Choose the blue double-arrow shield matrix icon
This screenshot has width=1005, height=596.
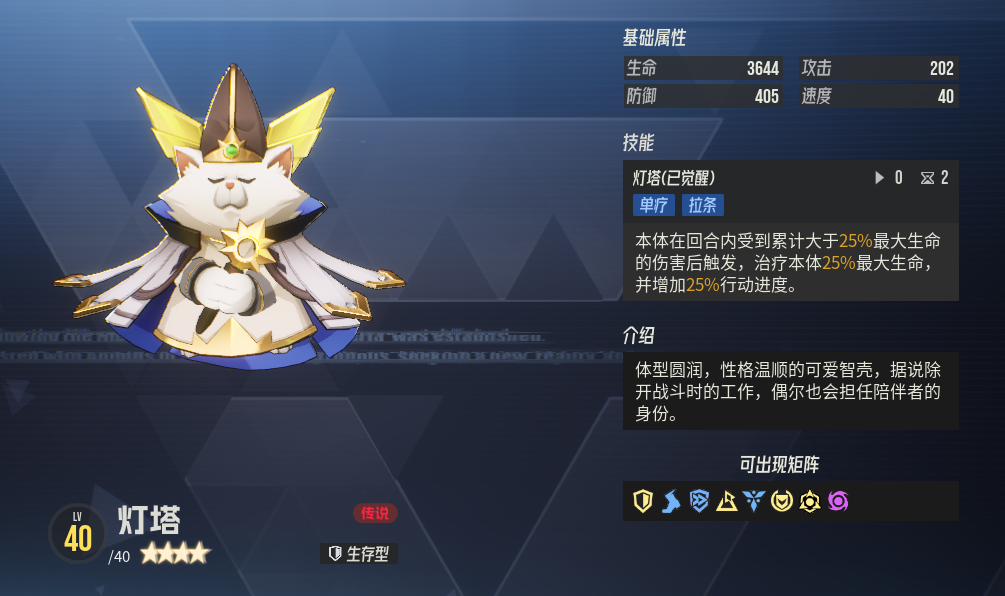point(699,501)
